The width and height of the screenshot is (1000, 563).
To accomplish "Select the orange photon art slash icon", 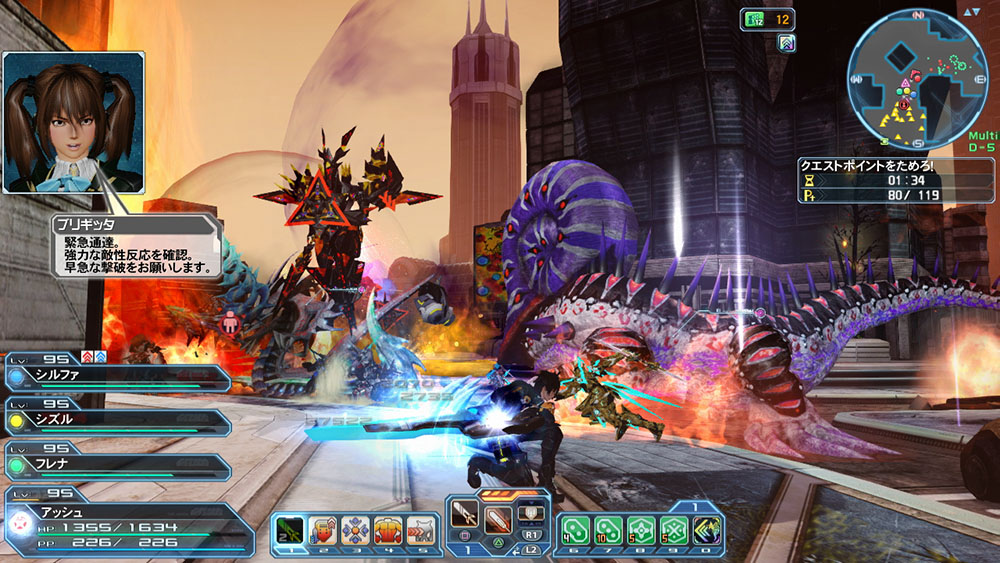I will click(498, 517).
